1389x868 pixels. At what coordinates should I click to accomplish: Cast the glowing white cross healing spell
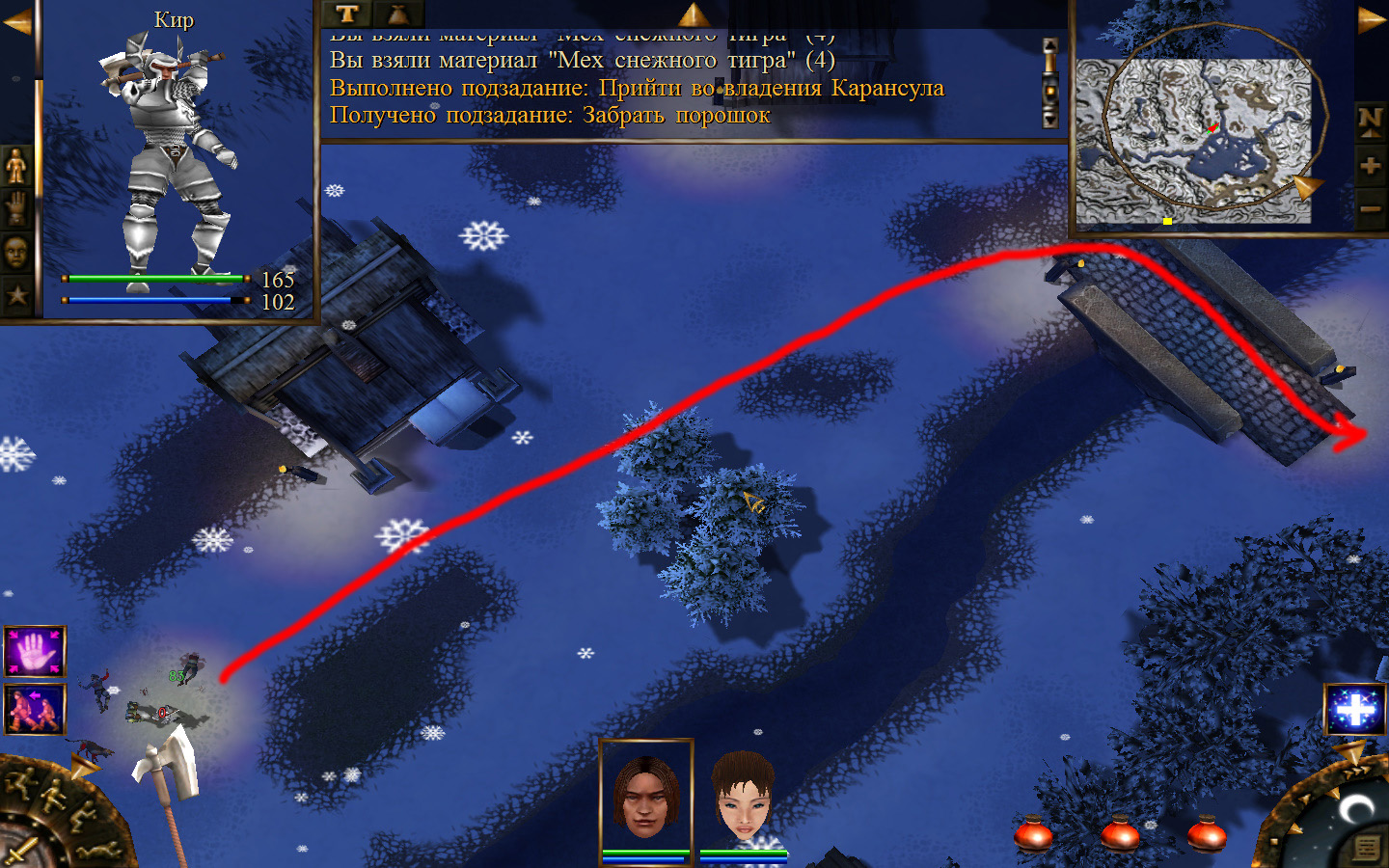(x=1355, y=710)
